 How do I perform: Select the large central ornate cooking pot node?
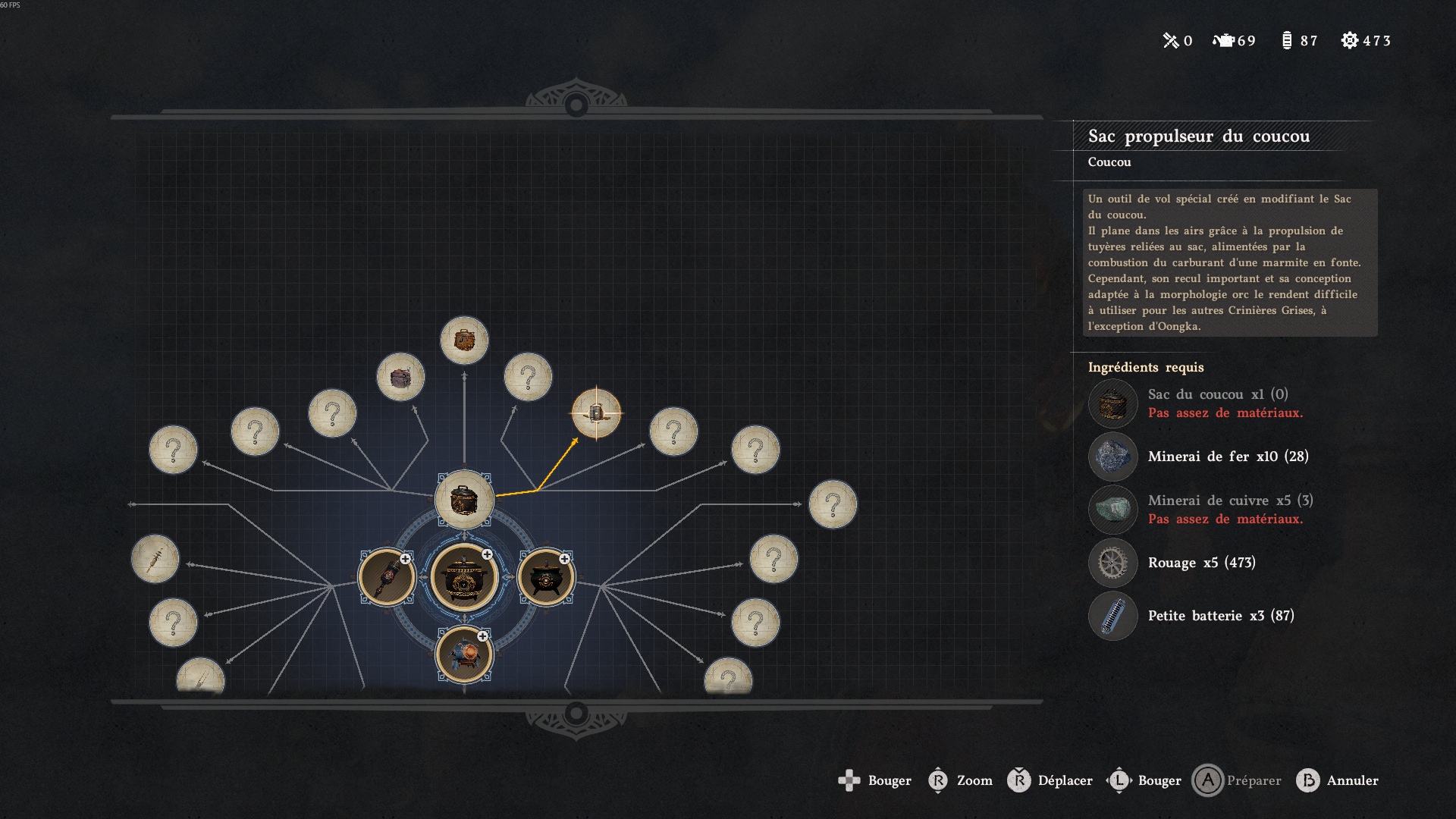point(464,577)
